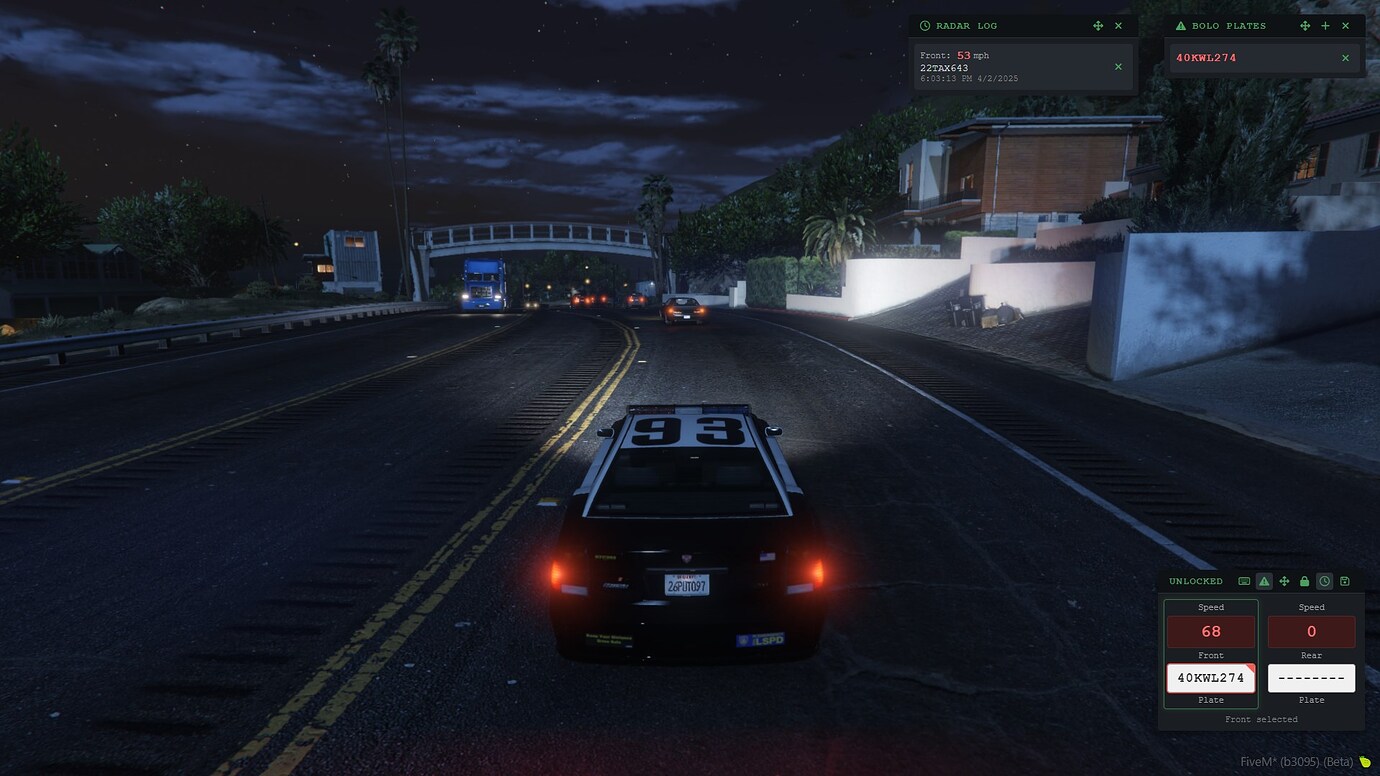1380x776 pixels.
Task: Select the keyboard controls icon in the radar toolbar
Action: pyautogui.click(x=1244, y=581)
